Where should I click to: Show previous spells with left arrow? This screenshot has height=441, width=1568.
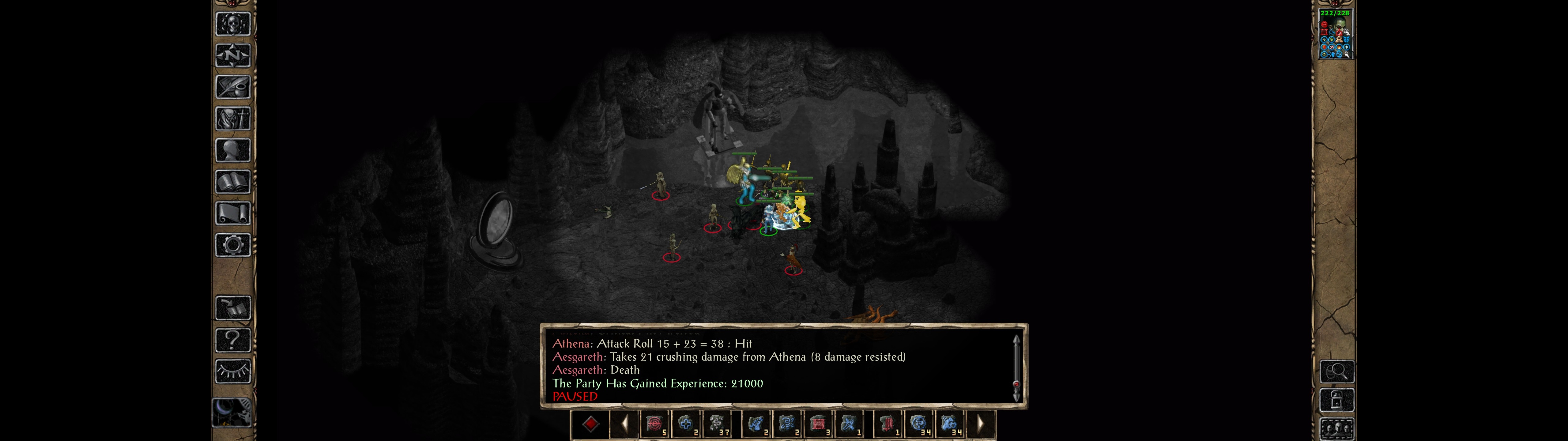tap(624, 424)
